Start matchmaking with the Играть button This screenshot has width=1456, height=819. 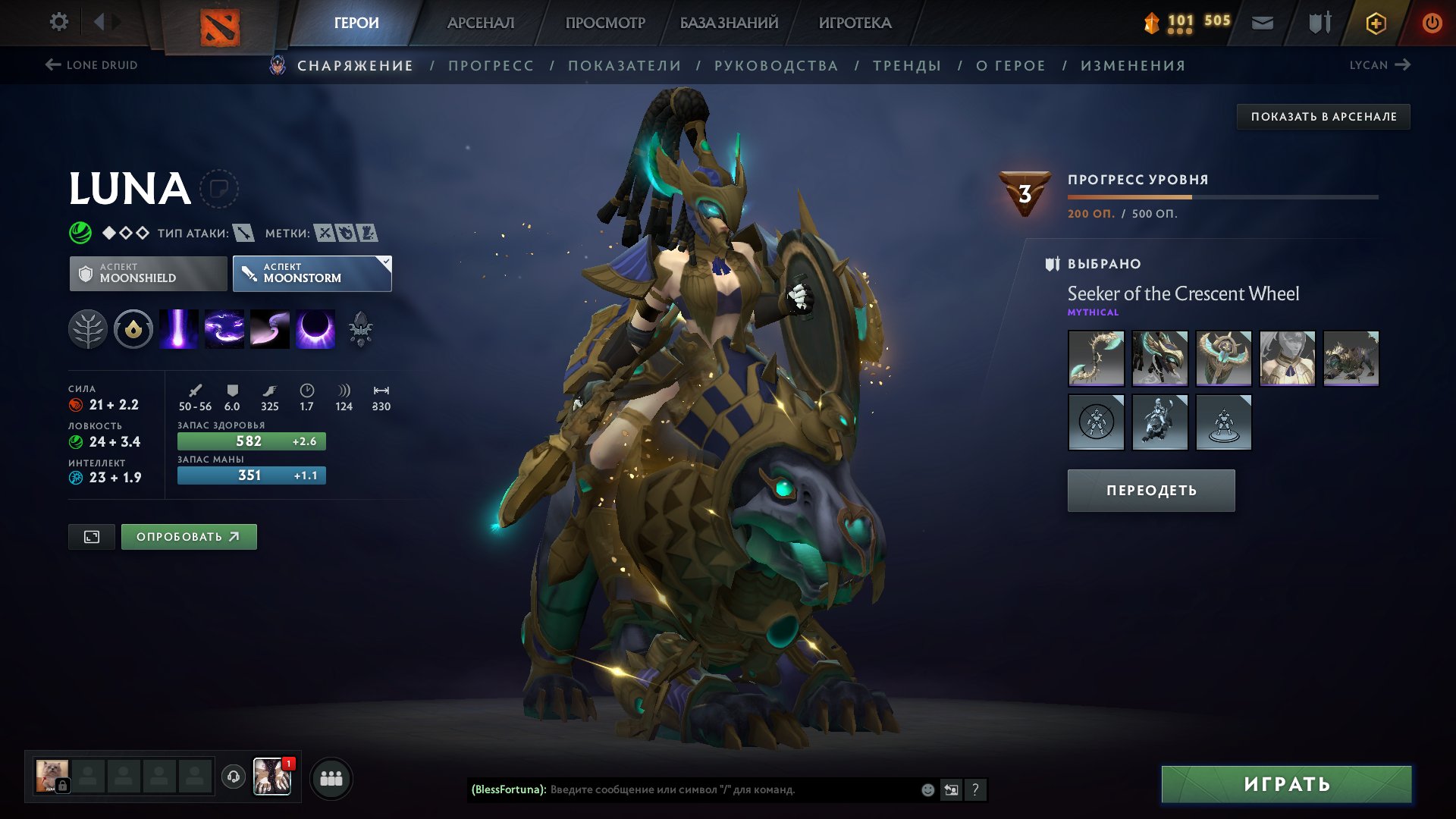pos(1286,784)
